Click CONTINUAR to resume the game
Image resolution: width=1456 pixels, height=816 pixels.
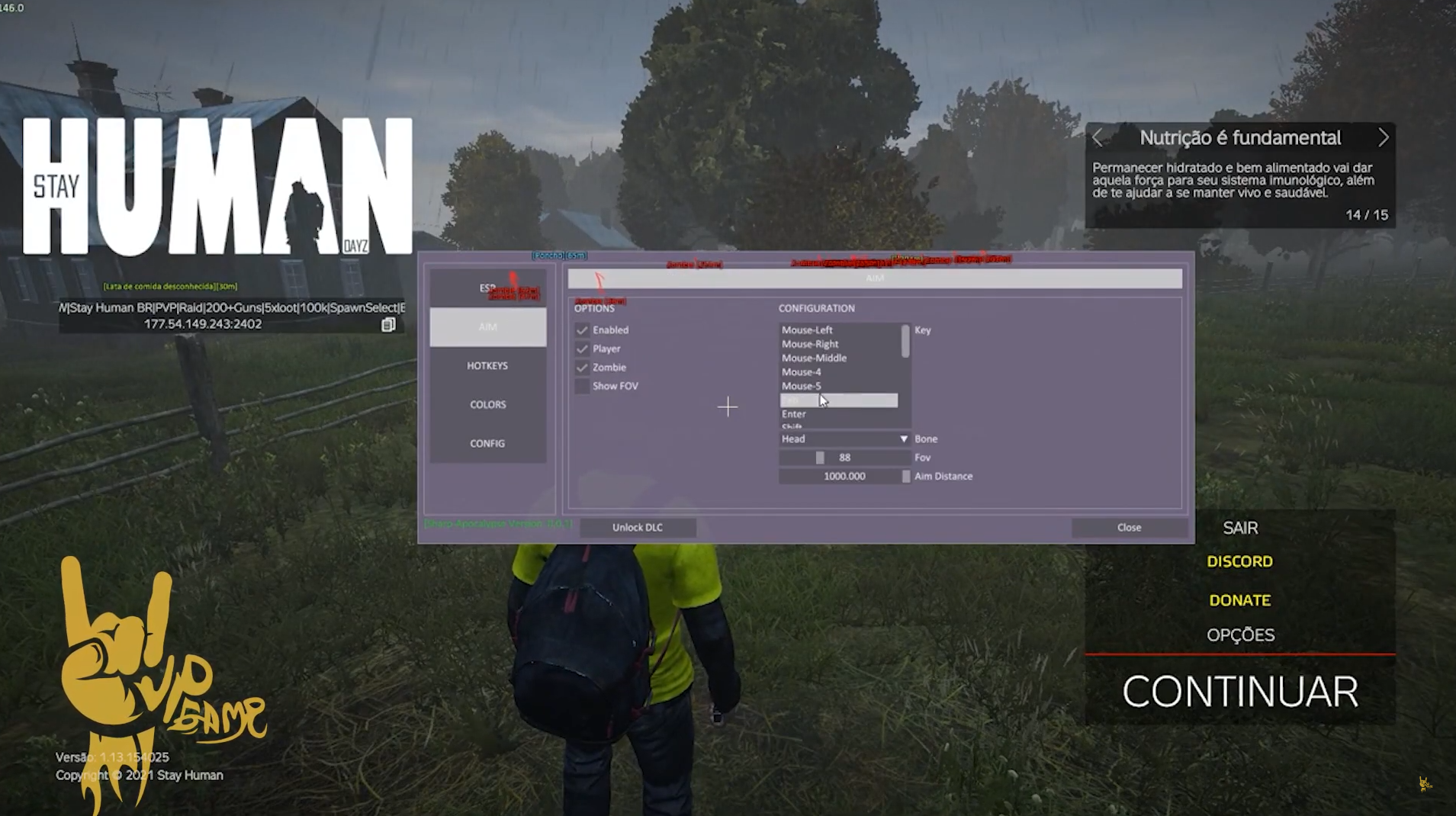tap(1239, 692)
